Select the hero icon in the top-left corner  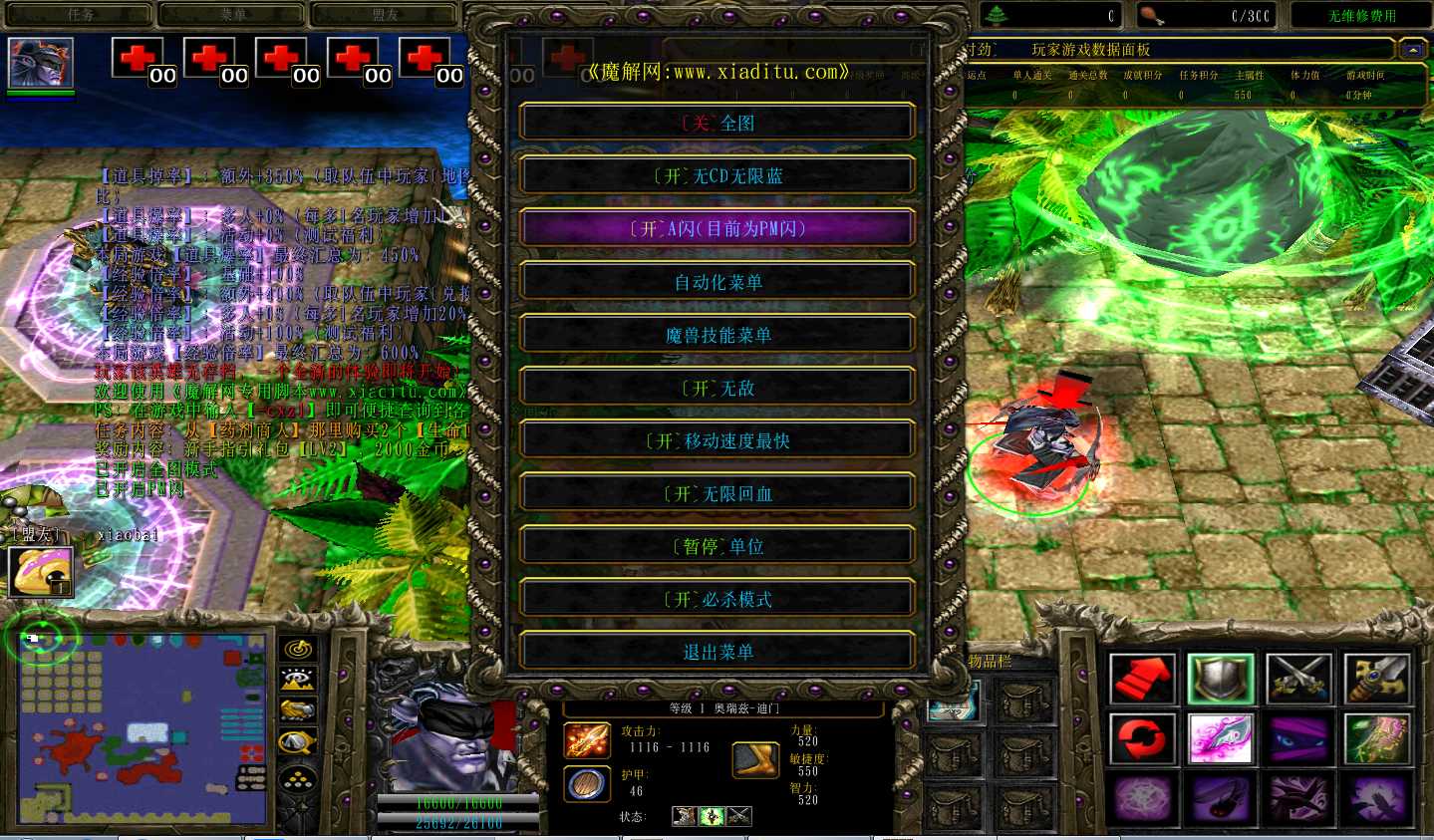[41, 63]
